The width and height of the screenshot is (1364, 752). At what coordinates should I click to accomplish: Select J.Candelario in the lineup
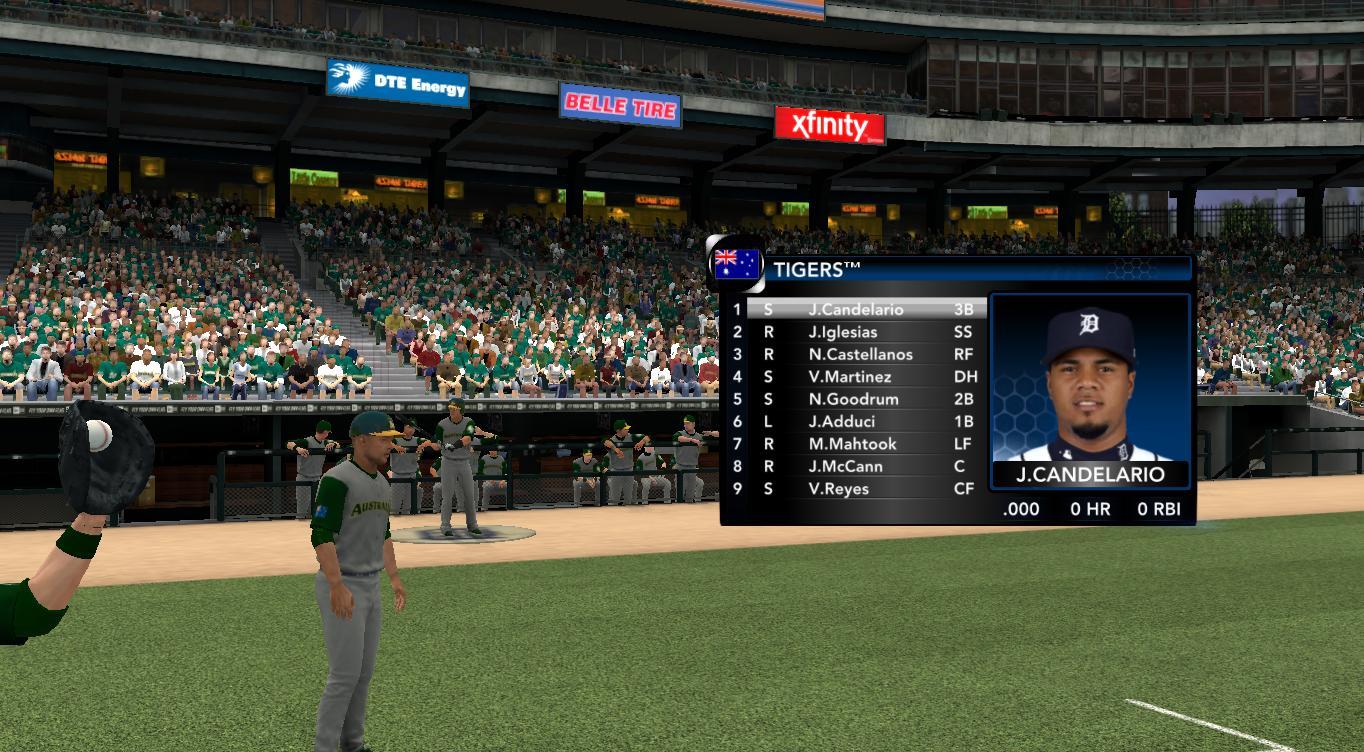[855, 310]
